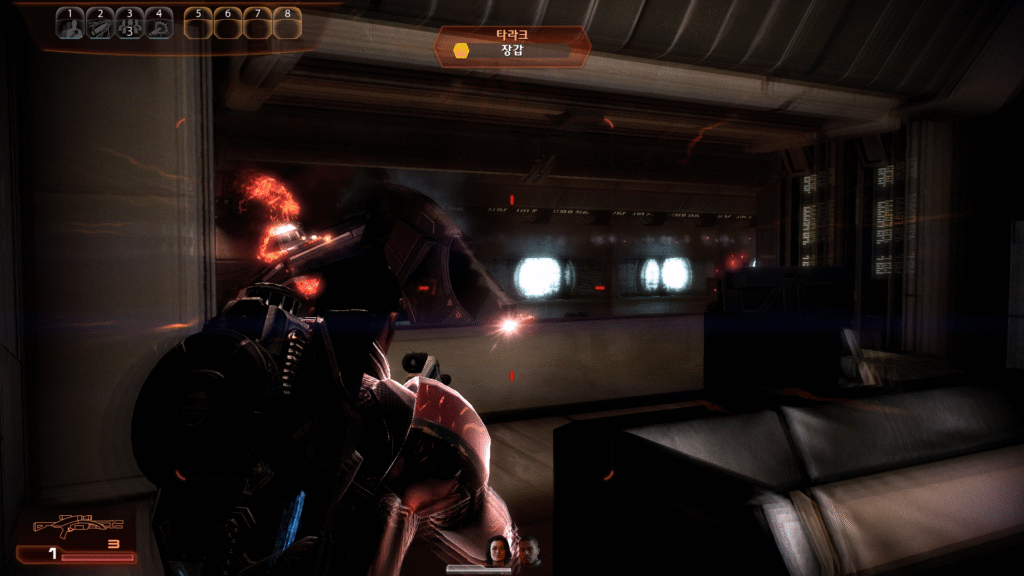Fire the burst shot power in slot 4
This screenshot has height=576, width=1024.
pos(157,24)
